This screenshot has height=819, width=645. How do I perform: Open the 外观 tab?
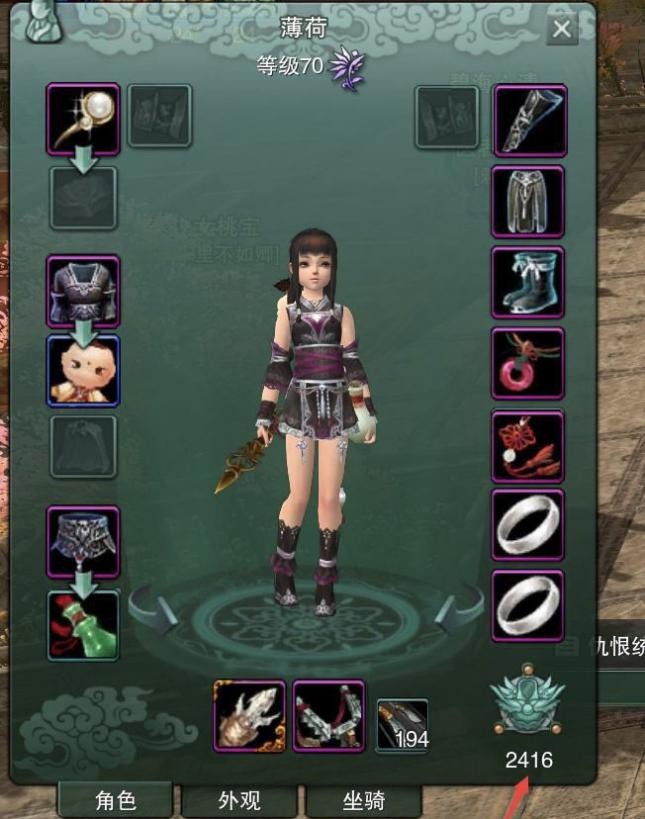(239, 800)
